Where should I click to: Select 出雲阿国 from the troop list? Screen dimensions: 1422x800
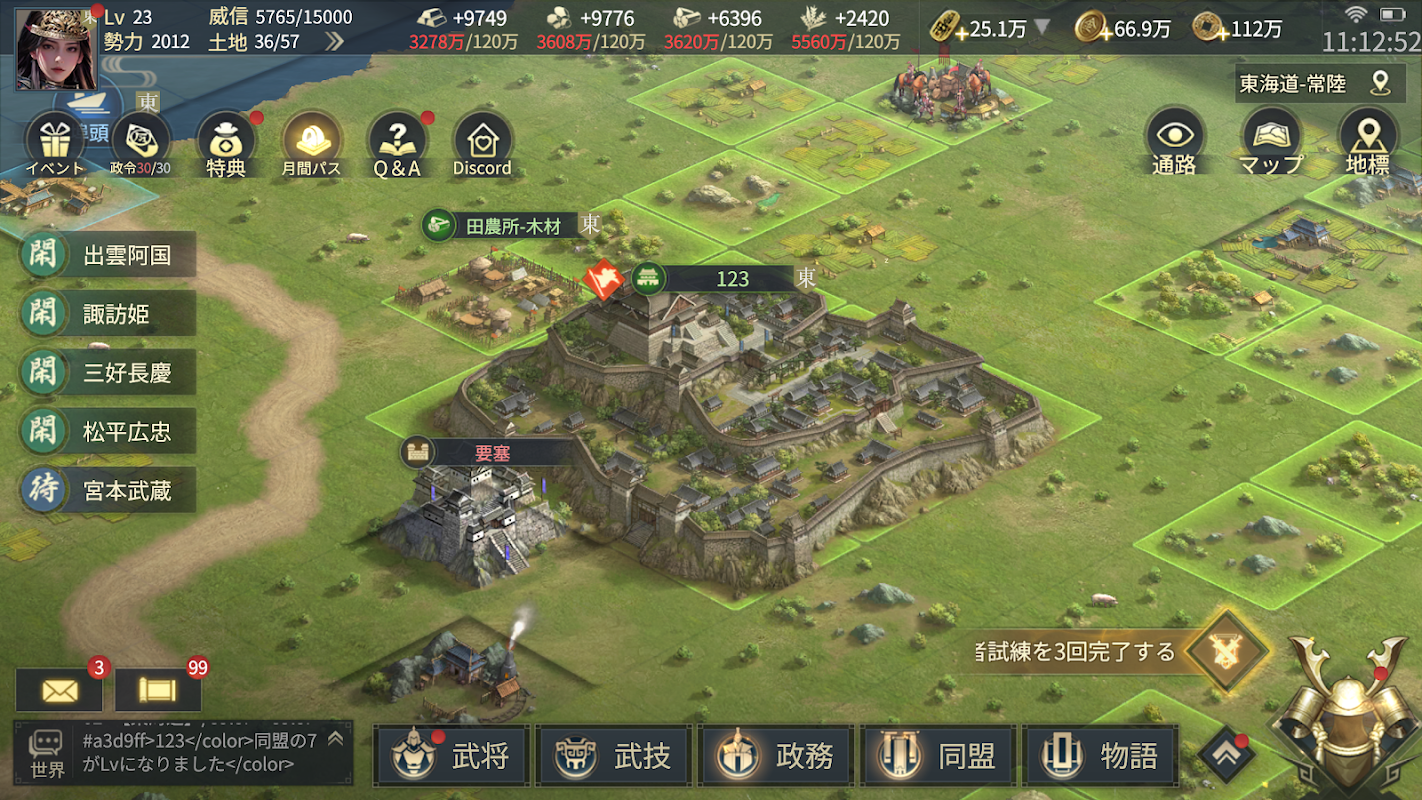[x=108, y=255]
